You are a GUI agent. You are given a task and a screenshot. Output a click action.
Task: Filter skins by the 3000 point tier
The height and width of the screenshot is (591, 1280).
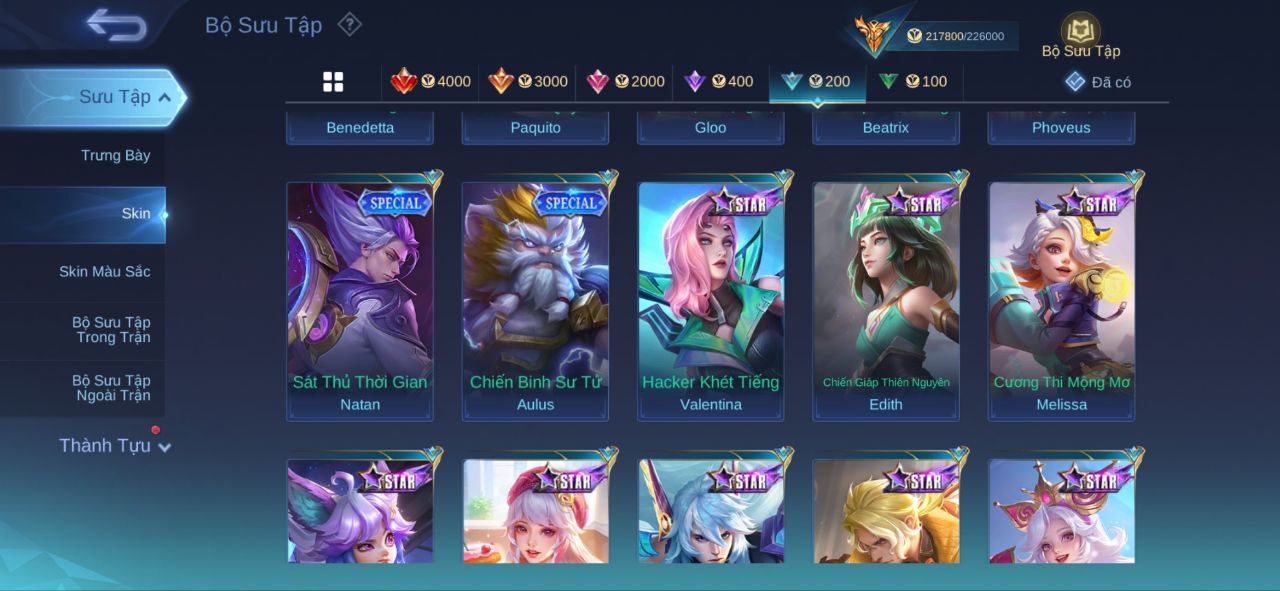point(528,81)
